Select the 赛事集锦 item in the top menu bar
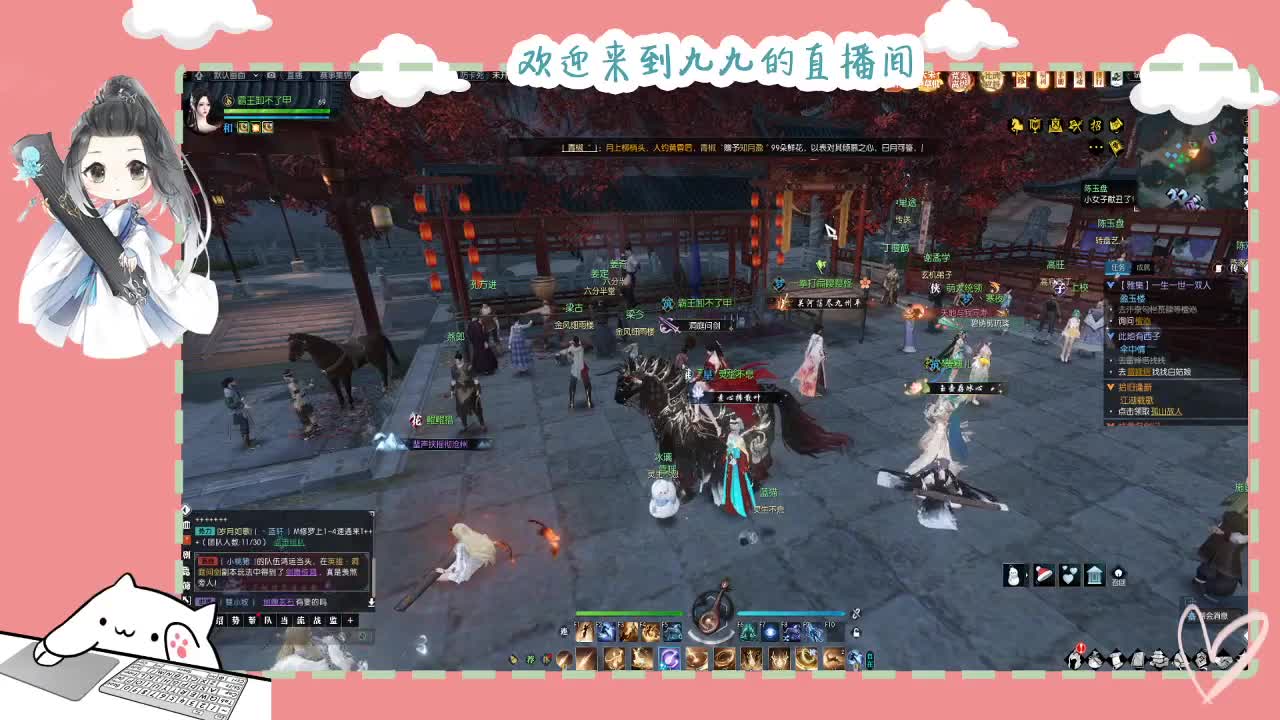This screenshot has height=720, width=1280. click(337, 76)
